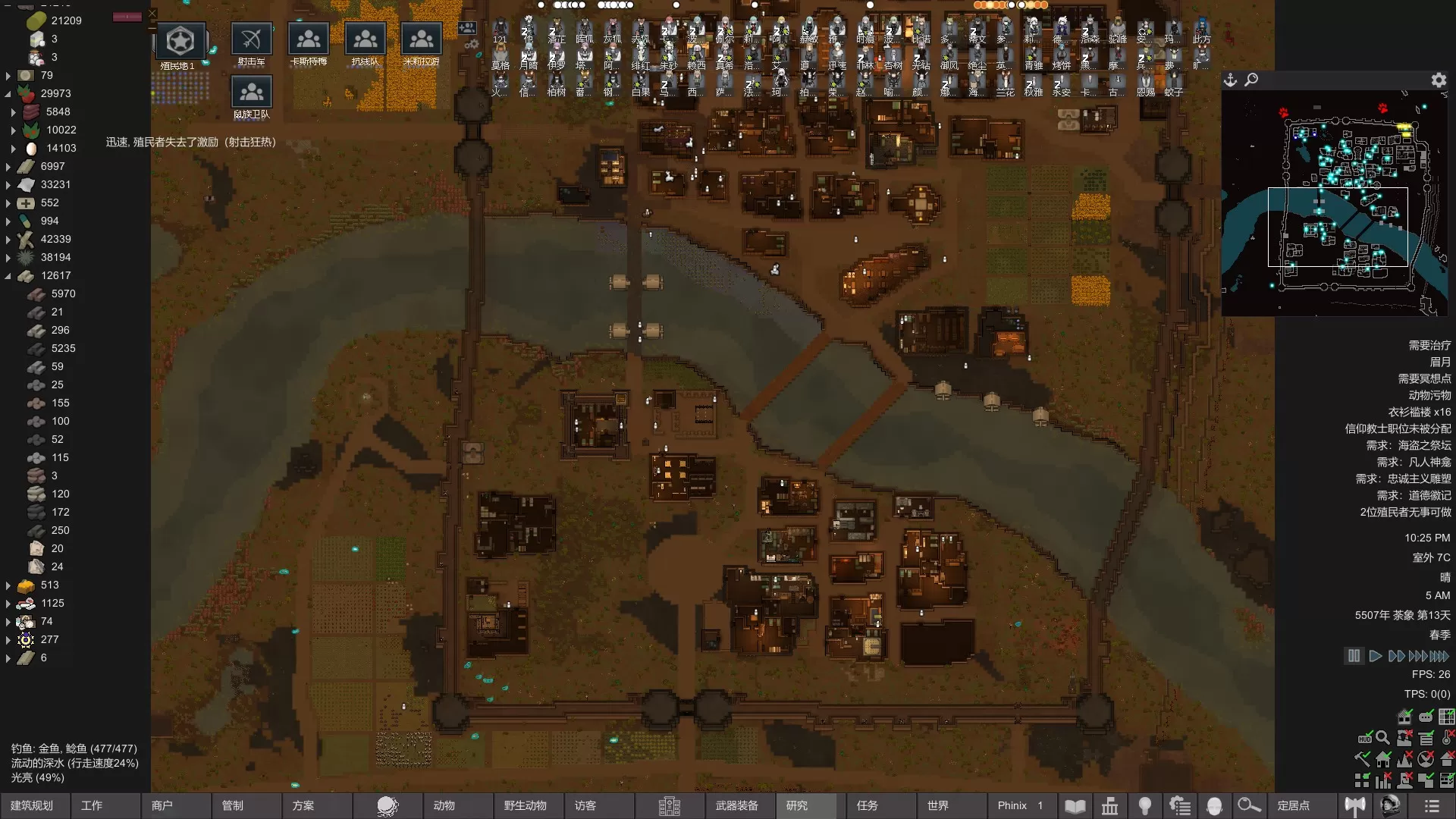Click the 需要治疗 alert

point(1429,345)
